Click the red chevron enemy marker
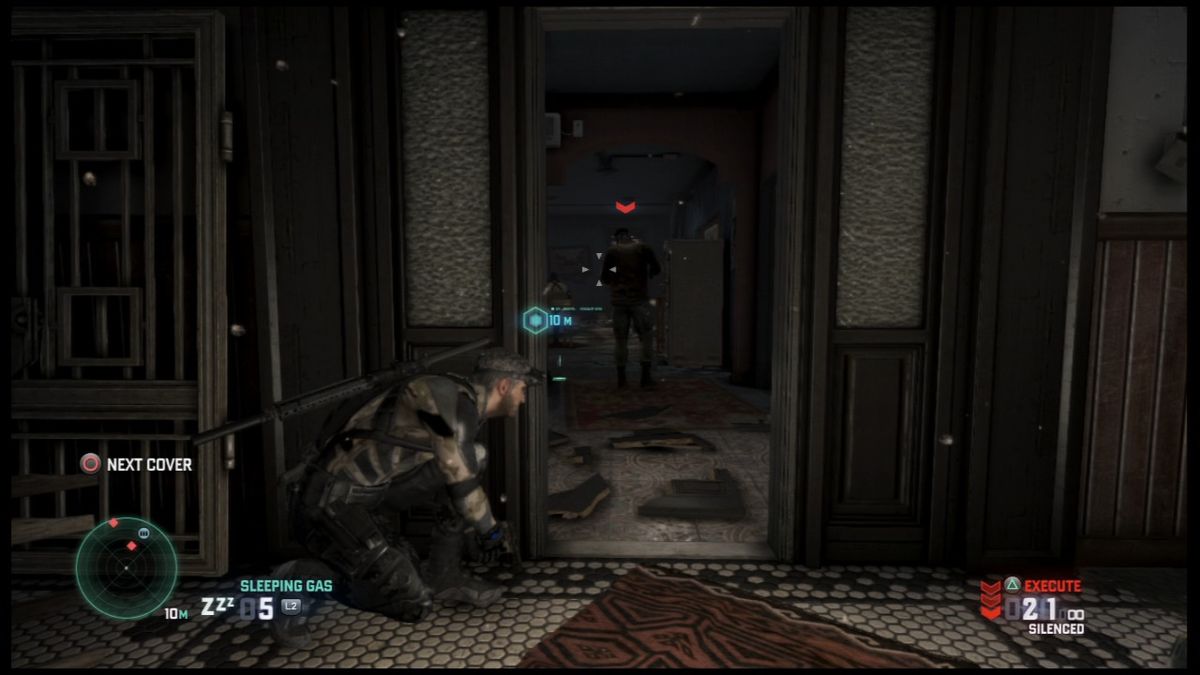 625,207
